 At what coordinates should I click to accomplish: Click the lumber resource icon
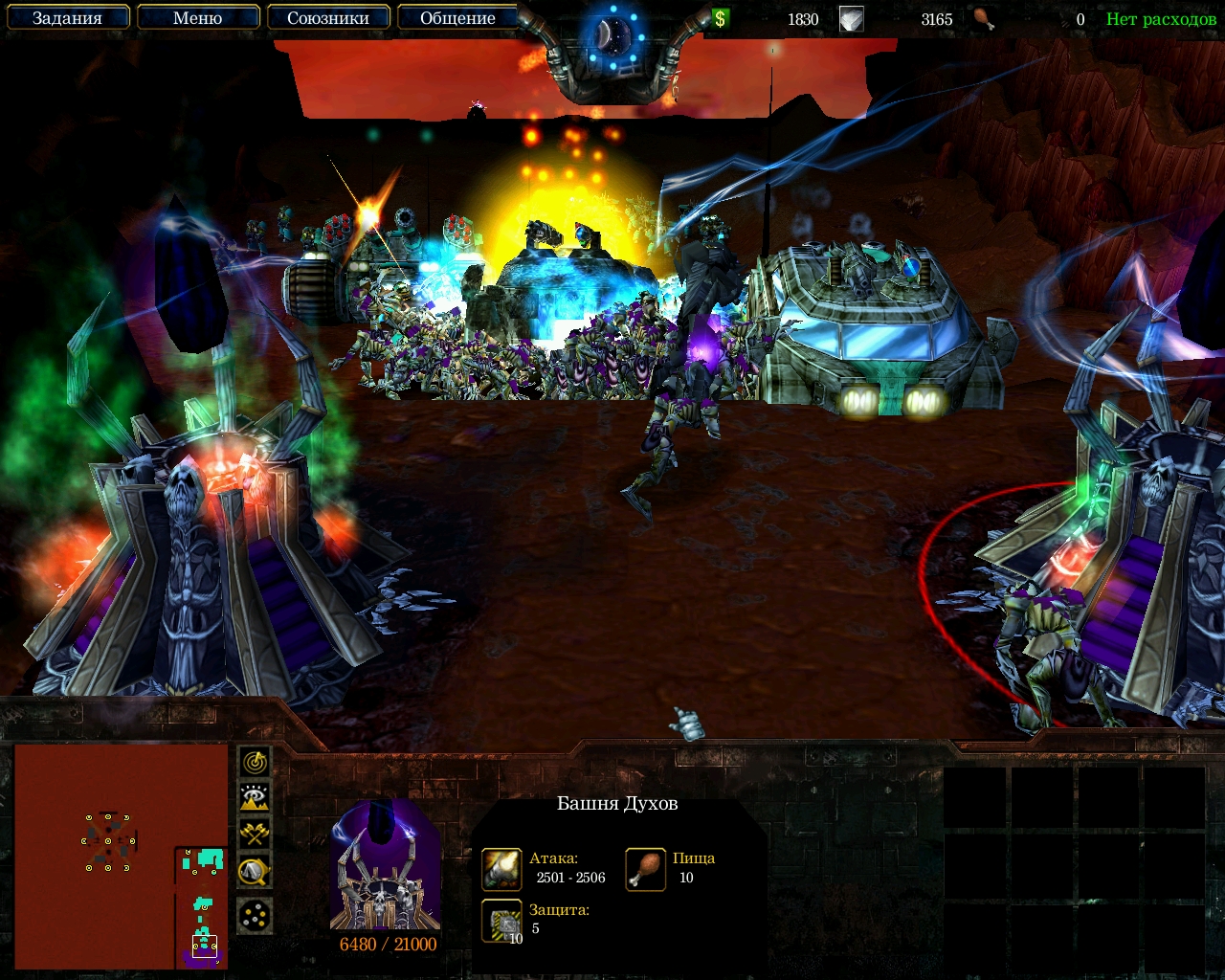(851, 18)
